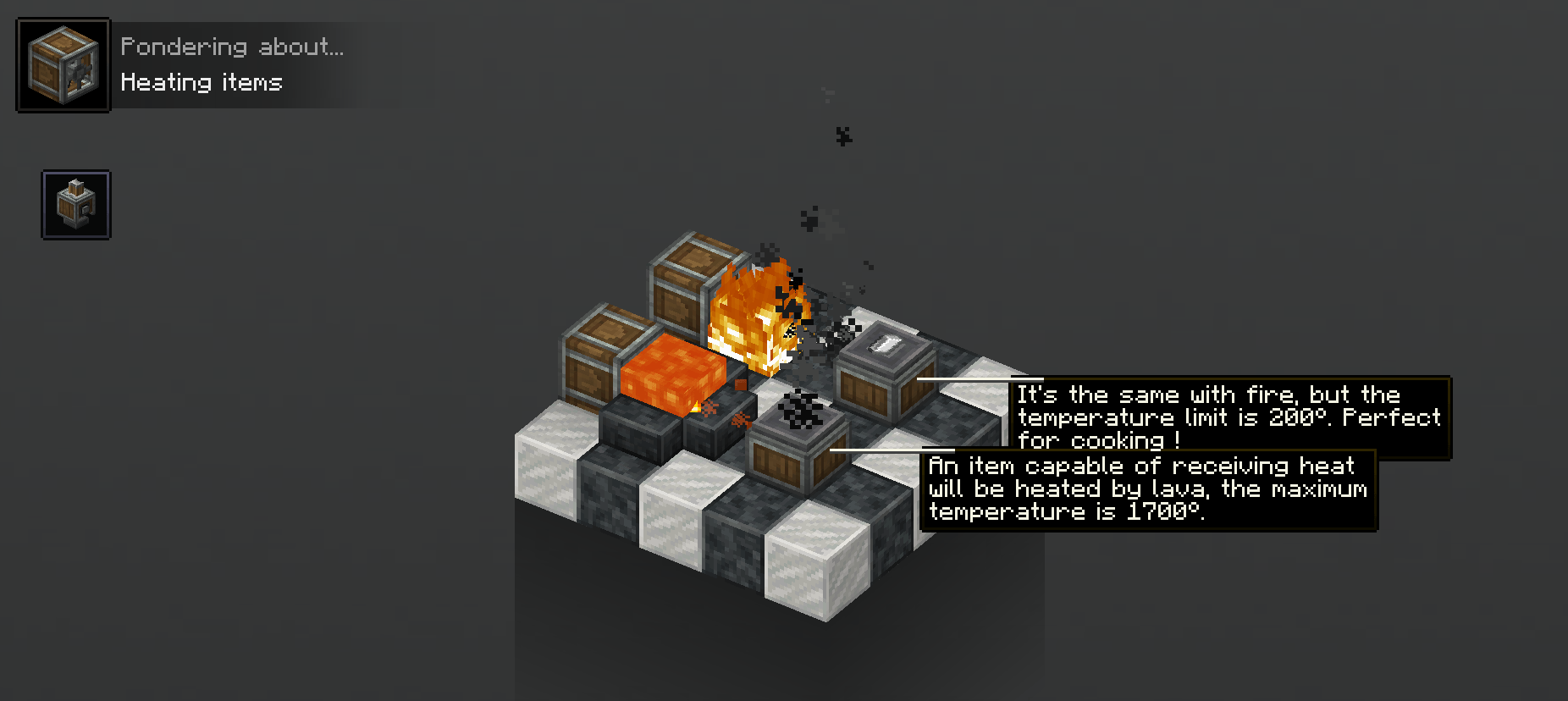Enable the fire heating demonstration block
Image resolution: width=1568 pixels, height=701 pixels.
click(754, 322)
